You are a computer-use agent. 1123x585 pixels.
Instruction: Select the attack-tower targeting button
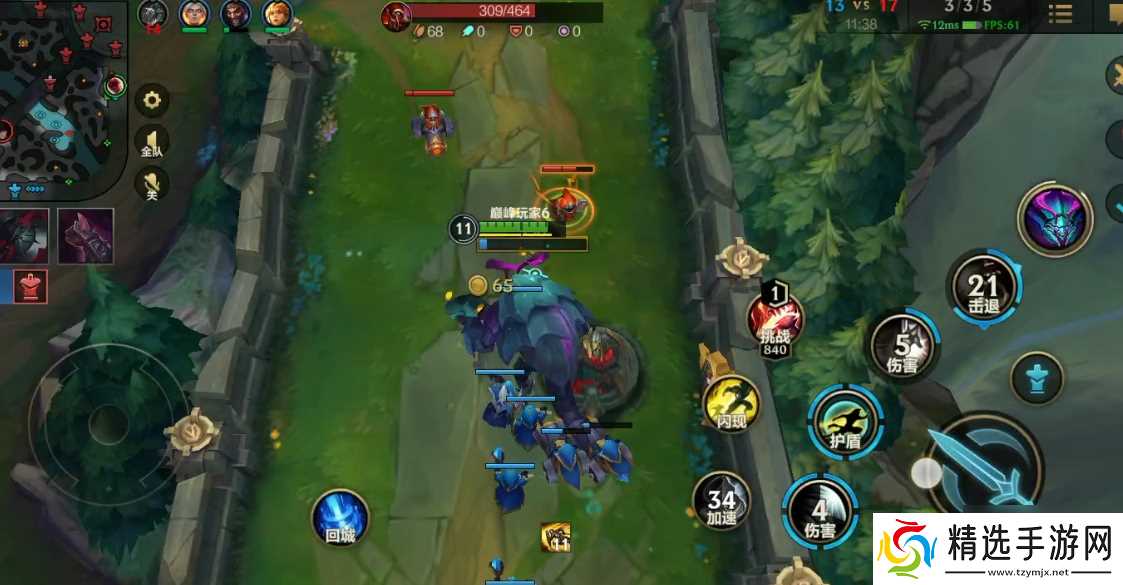(1037, 380)
